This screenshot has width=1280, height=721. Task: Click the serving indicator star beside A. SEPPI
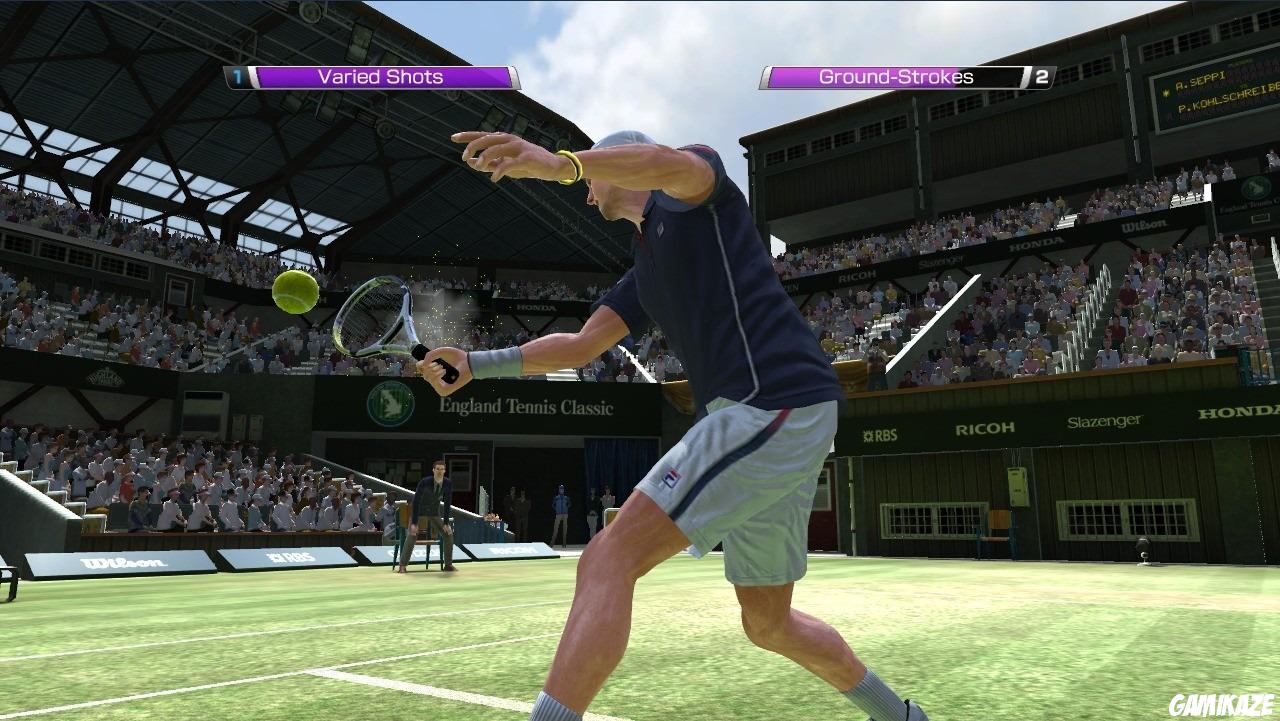pyautogui.click(x=1166, y=92)
